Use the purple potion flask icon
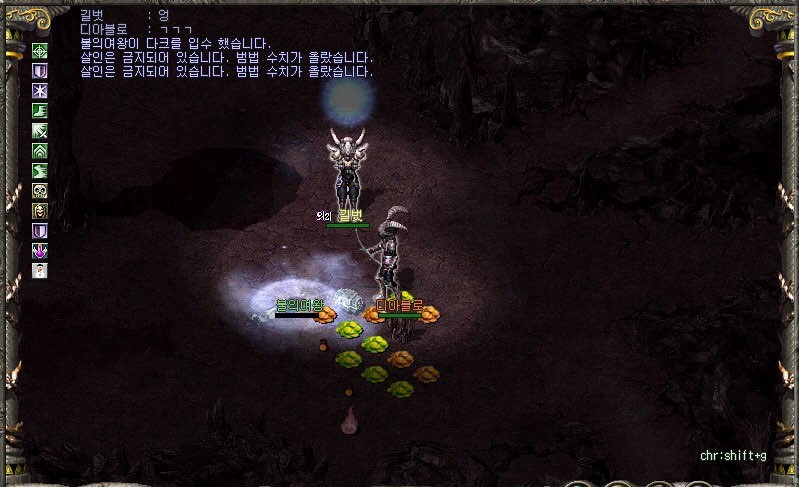The height and width of the screenshot is (487, 799). pyautogui.click(x=41, y=250)
